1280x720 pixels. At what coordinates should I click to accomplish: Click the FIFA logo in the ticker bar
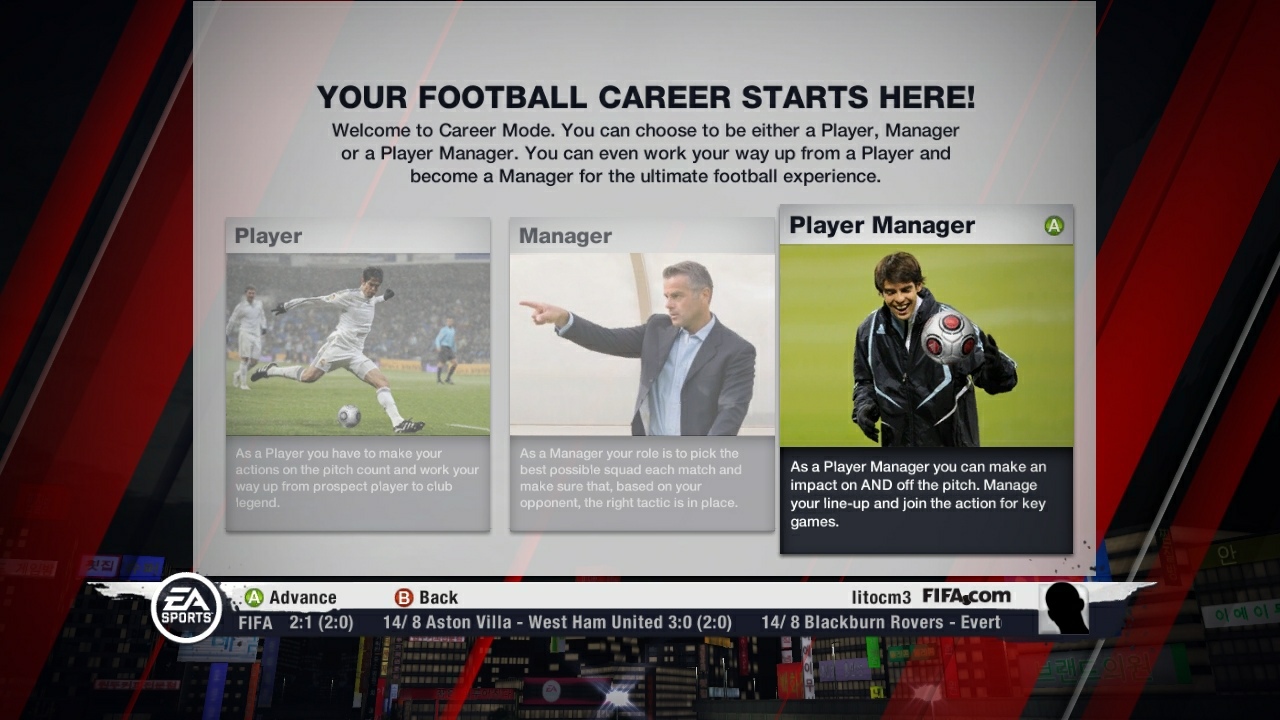pyautogui.click(x=255, y=622)
